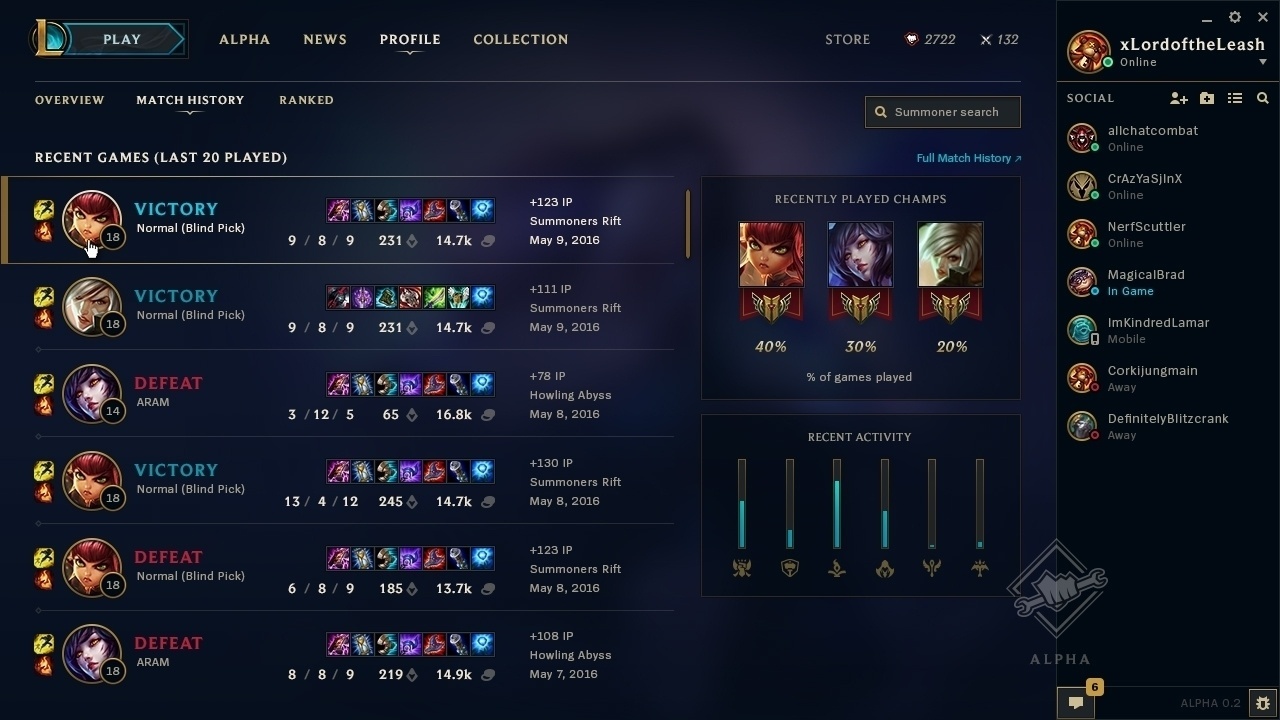This screenshot has height=720, width=1280.
Task: Open the COLLECTION section
Action: (521, 39)
